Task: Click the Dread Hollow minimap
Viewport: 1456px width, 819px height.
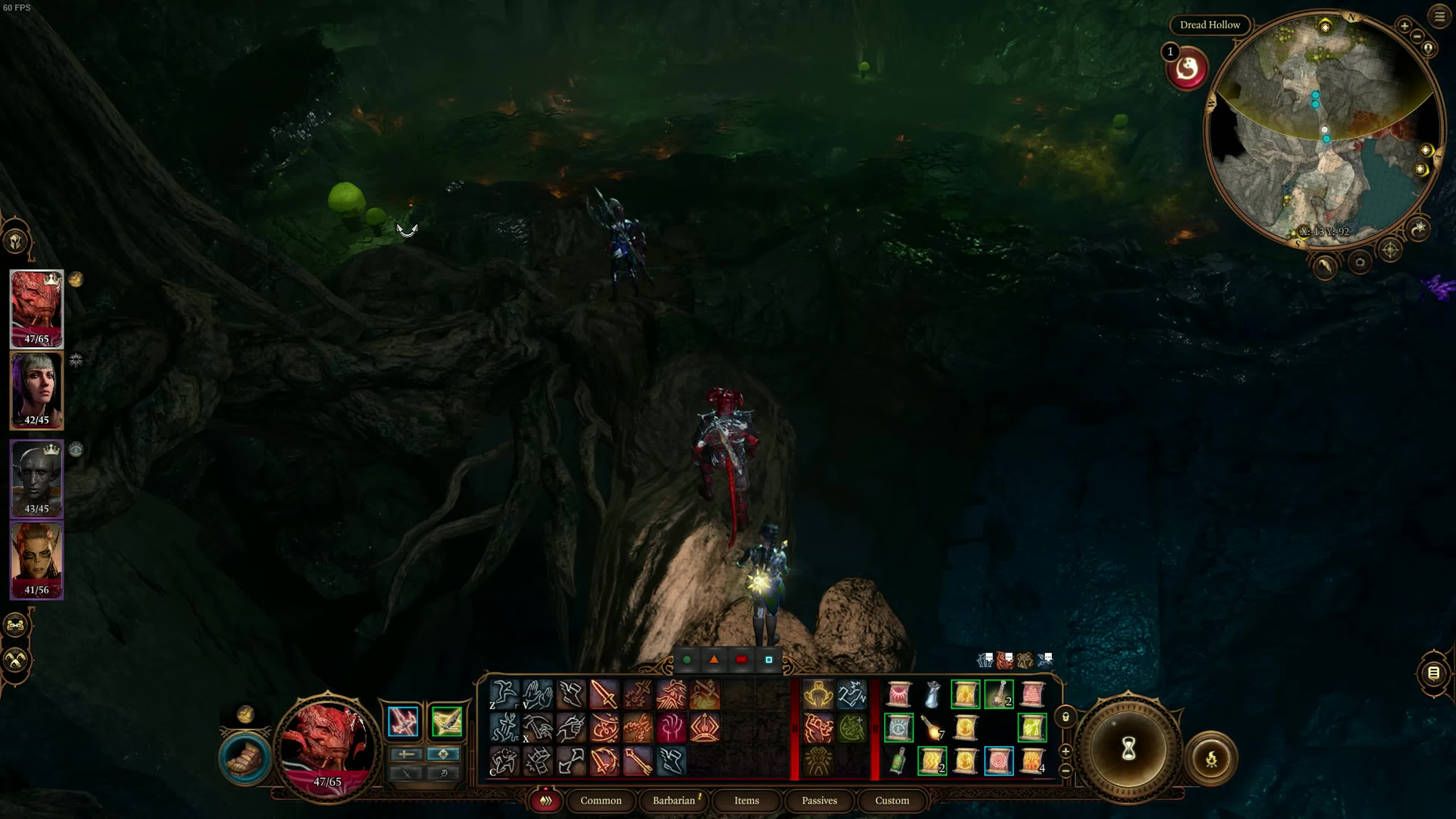Action: coord(1323,130)
